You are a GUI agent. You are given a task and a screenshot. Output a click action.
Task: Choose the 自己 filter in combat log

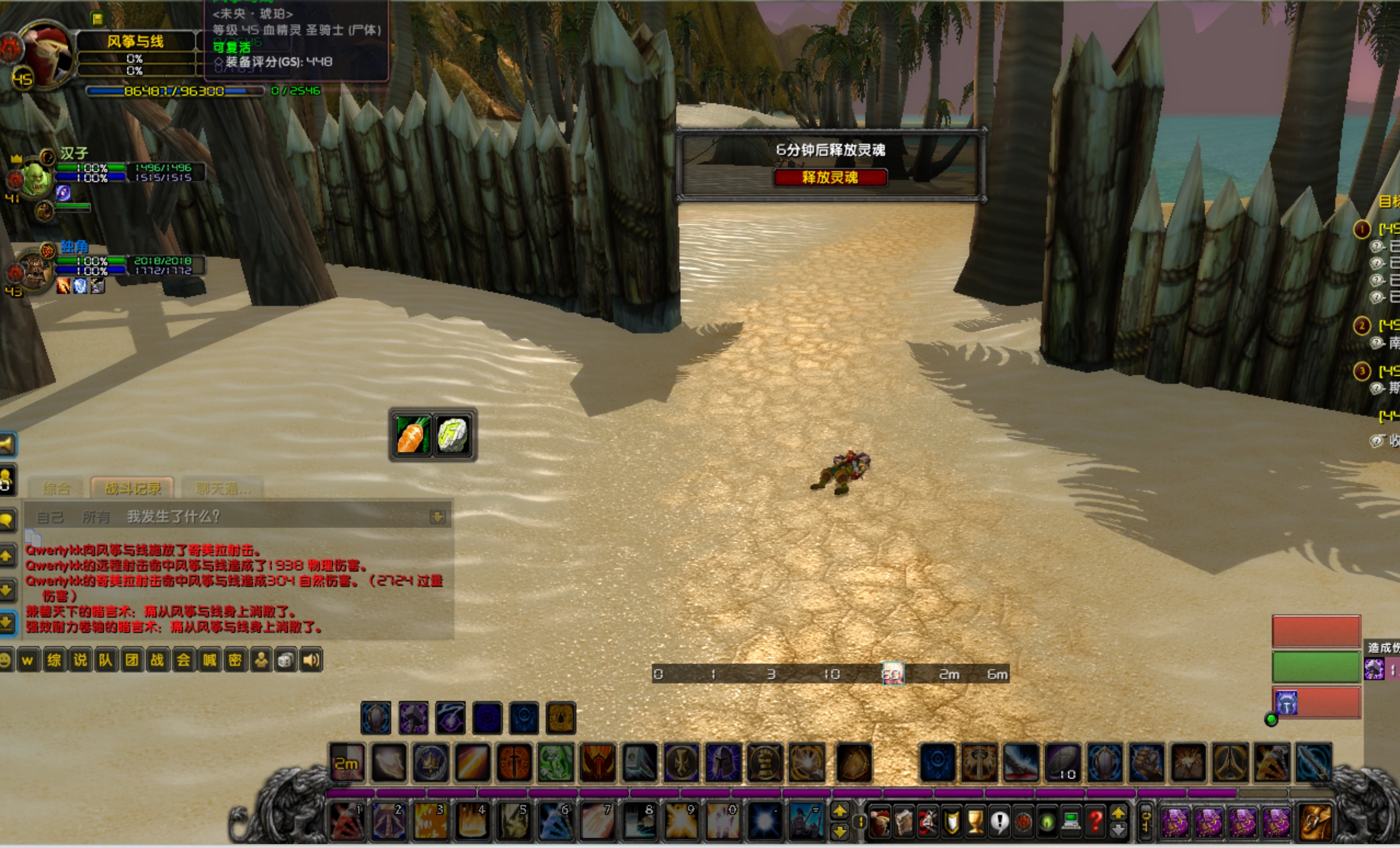point(50,517)
